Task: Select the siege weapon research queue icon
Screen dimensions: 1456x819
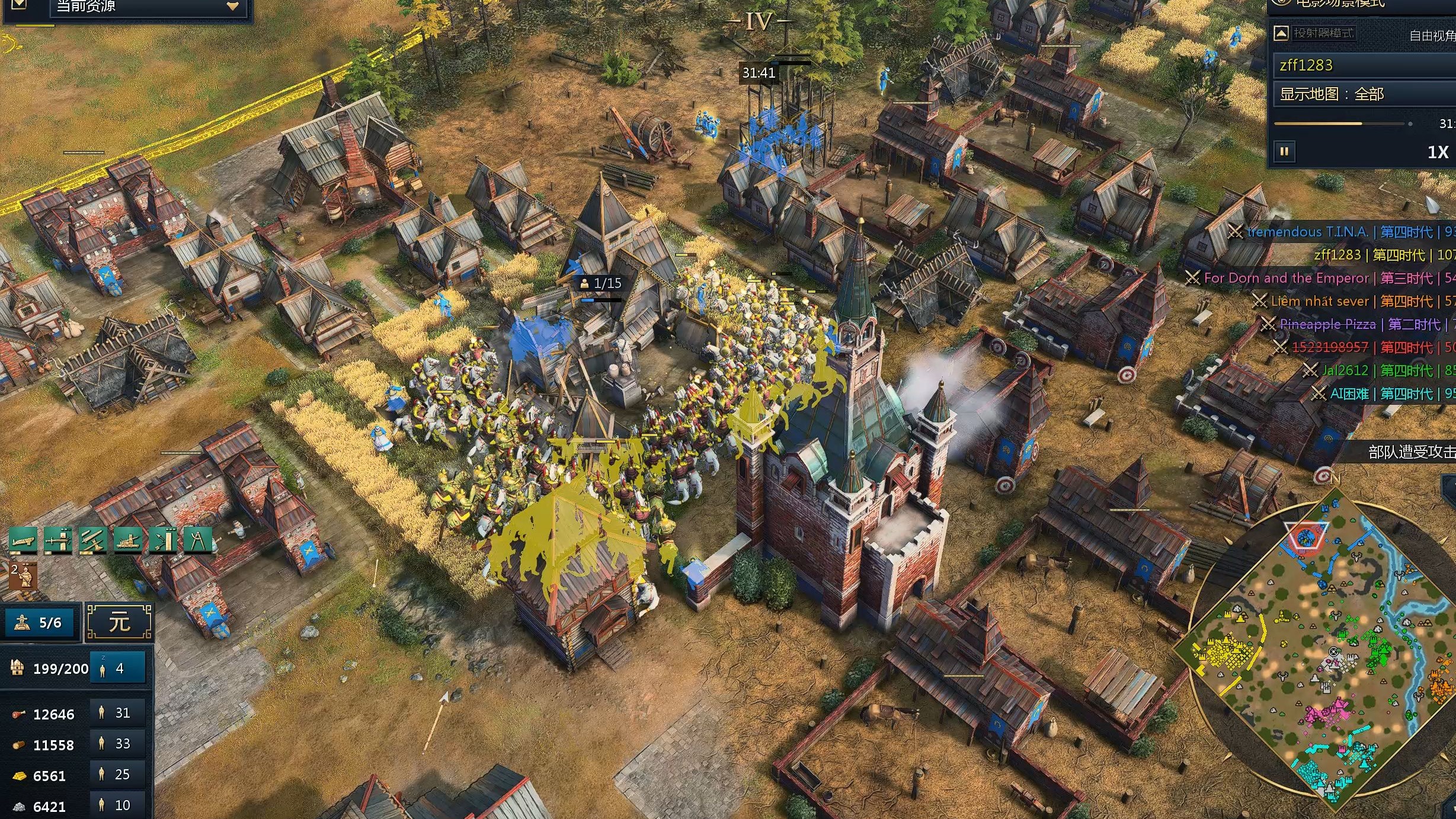Action: tap(128, 540)
